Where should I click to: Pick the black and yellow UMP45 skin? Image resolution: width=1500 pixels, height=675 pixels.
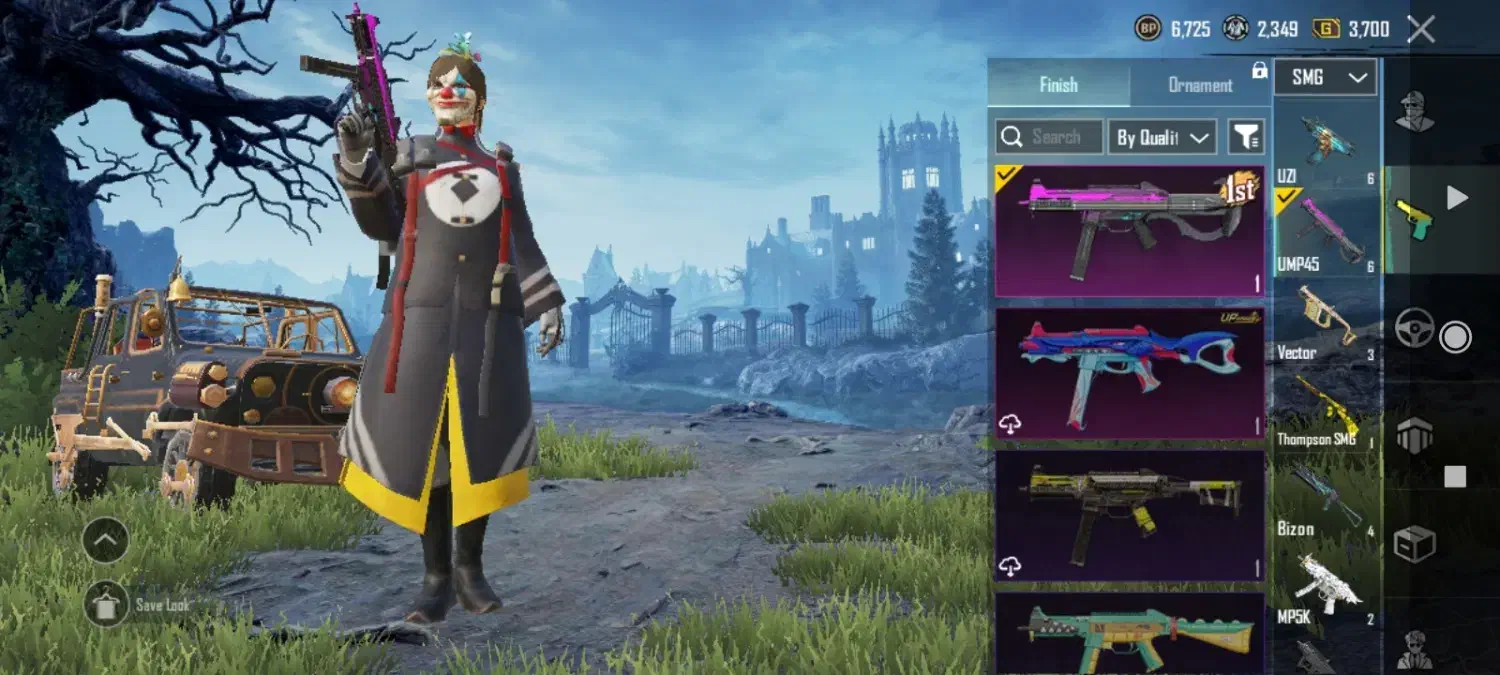[x=1130, y=516]
